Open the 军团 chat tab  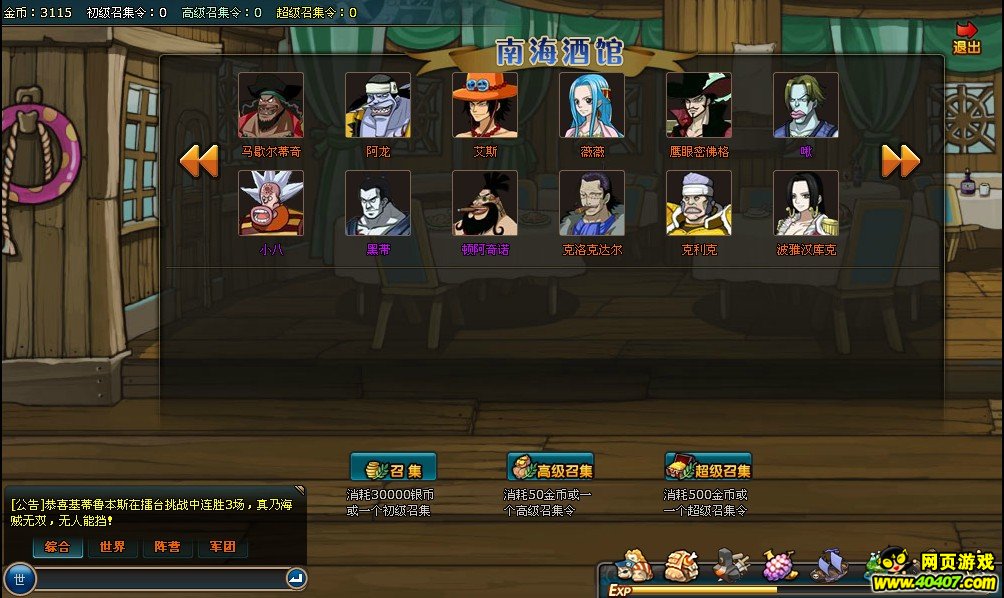point(222,547)
